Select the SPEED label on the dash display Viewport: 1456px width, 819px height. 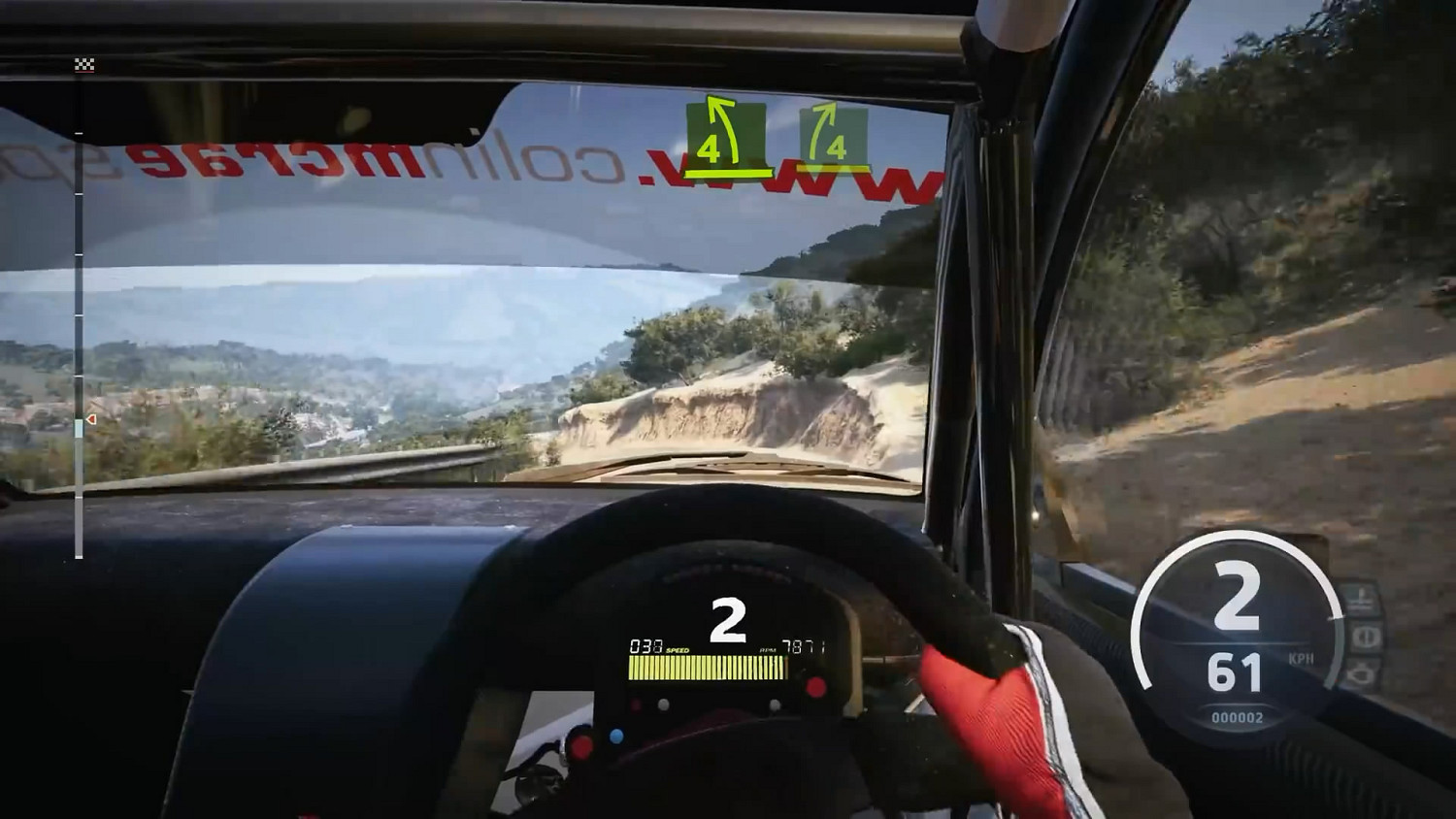[677, 650]
